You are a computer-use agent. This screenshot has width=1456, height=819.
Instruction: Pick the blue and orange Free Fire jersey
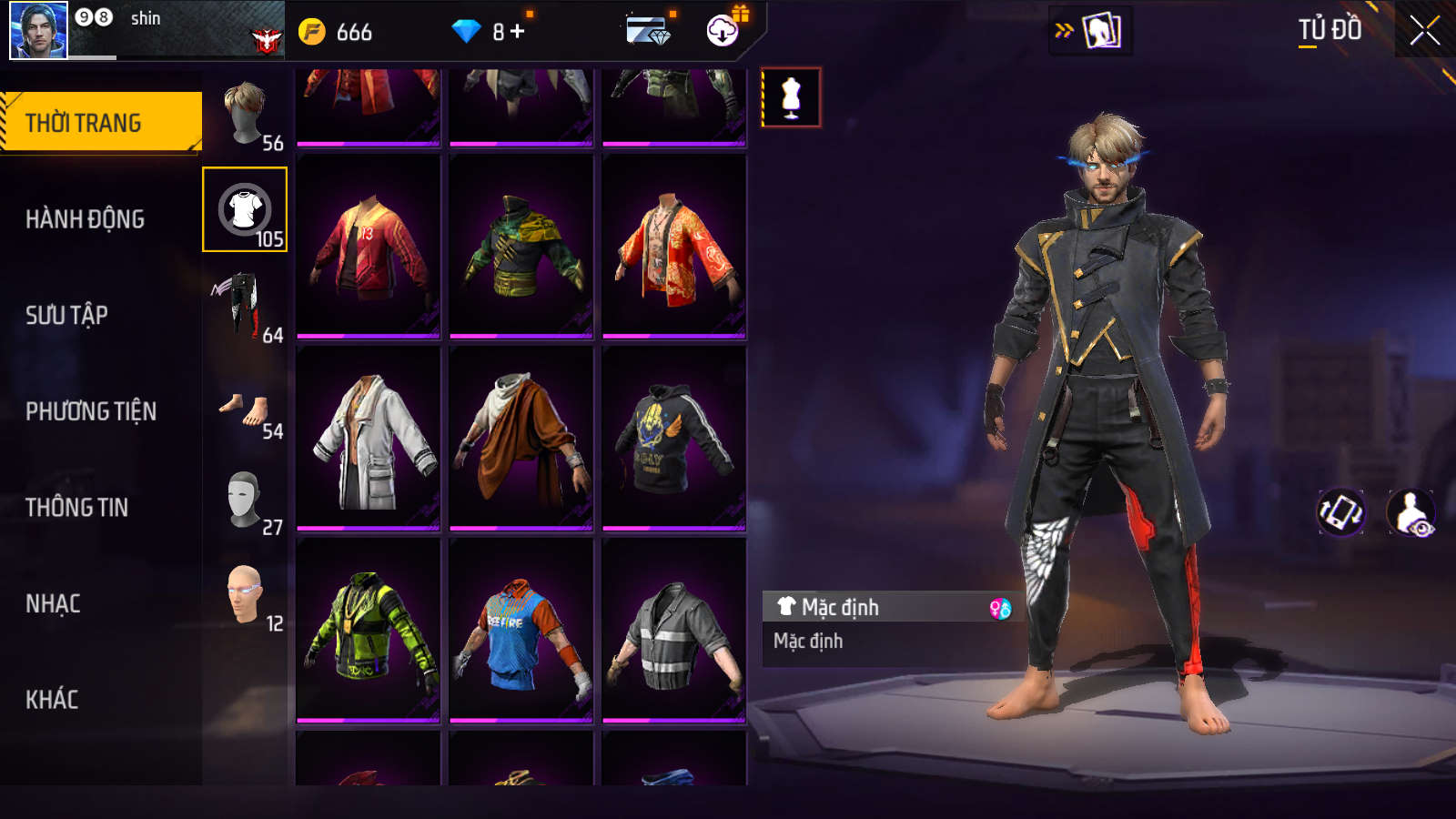click(521, 630)
